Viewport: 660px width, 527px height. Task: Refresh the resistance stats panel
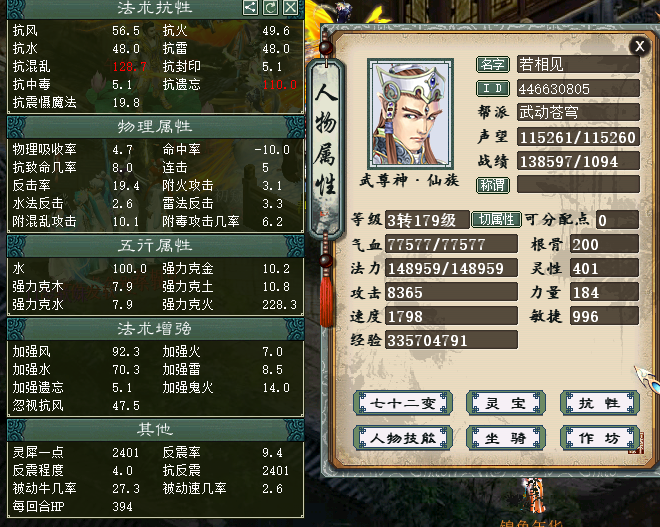coord(270,8)
